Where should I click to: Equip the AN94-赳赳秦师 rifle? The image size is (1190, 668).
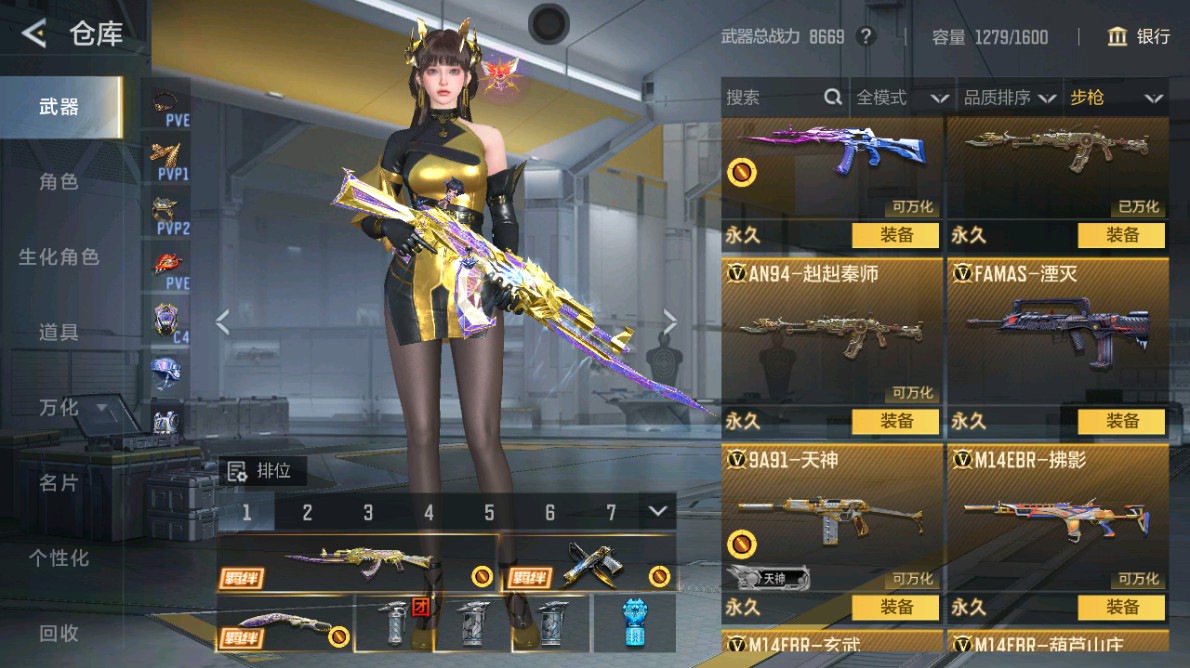895,421
